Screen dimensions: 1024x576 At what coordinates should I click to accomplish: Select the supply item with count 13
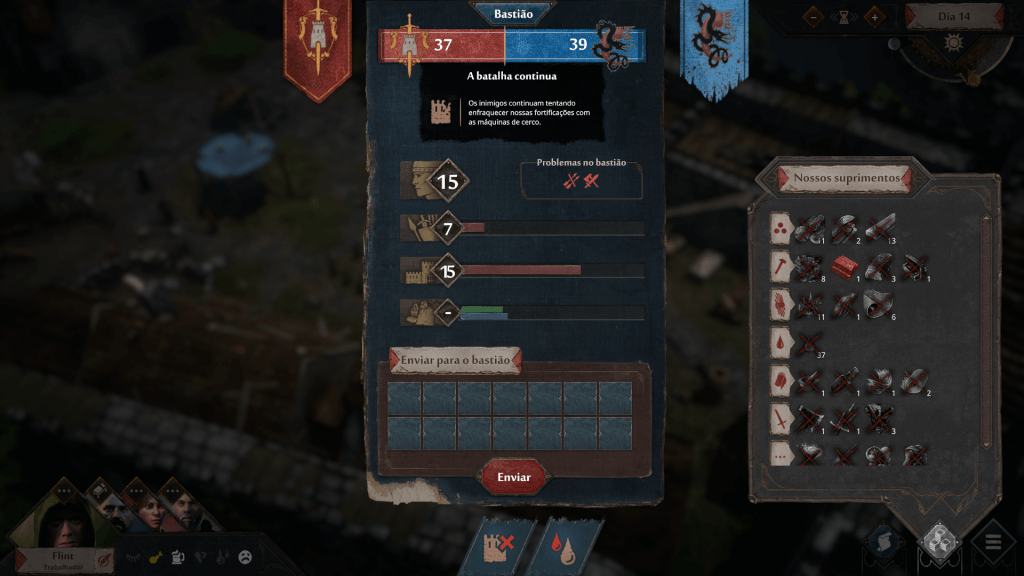[x=879, y=228]
